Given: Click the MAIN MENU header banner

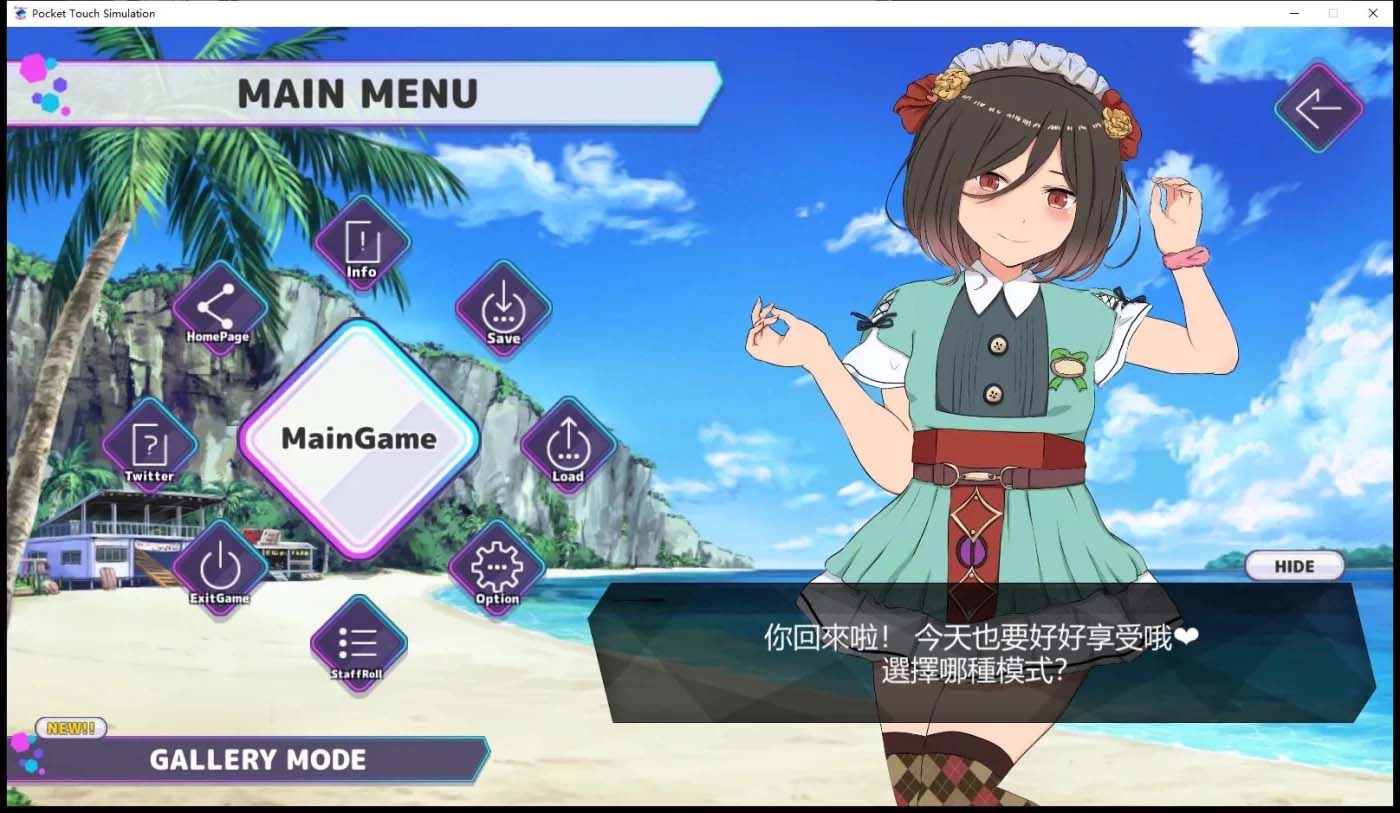Looking at the screenshot, I should pyautogui.click(x=360, y=93).
